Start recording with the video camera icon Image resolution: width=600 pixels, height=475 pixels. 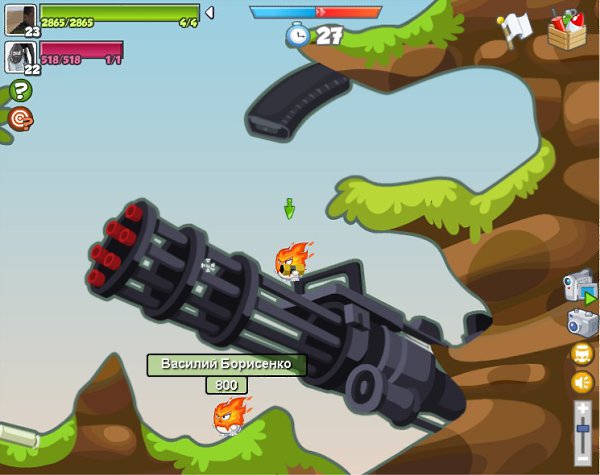(x=580, y=287)
